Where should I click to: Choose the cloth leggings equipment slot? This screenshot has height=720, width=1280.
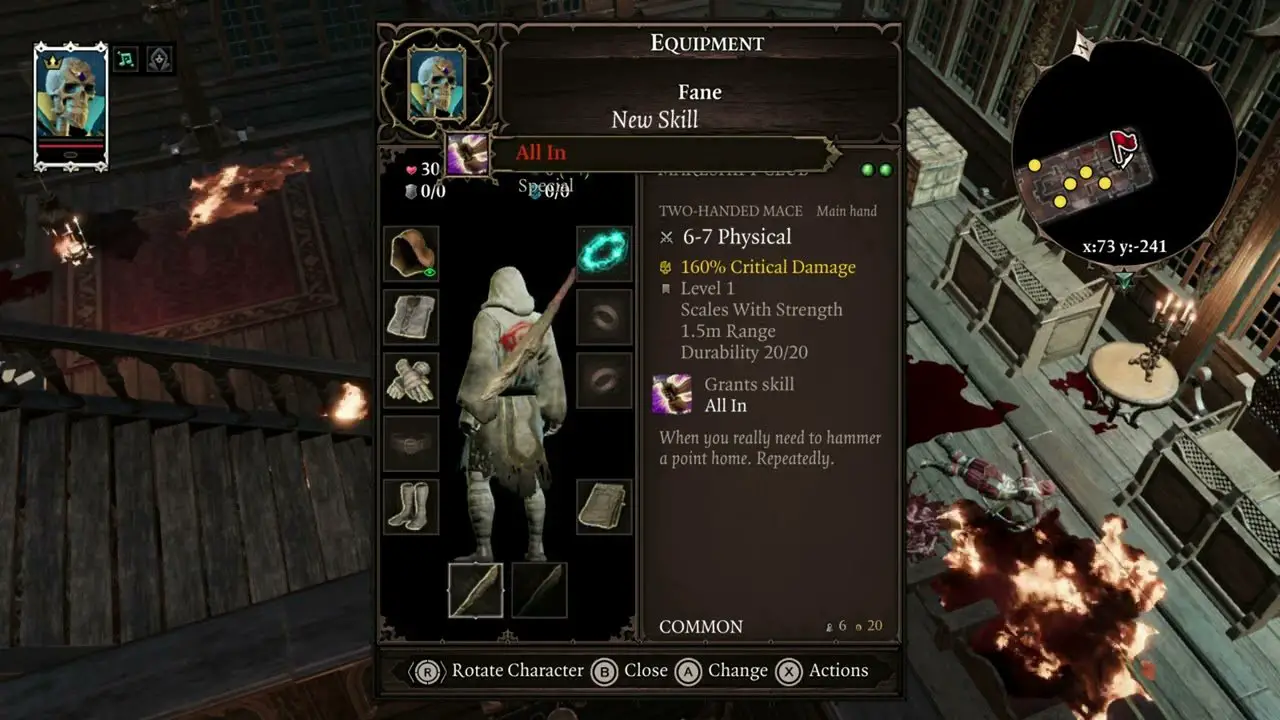coord(604,506)
